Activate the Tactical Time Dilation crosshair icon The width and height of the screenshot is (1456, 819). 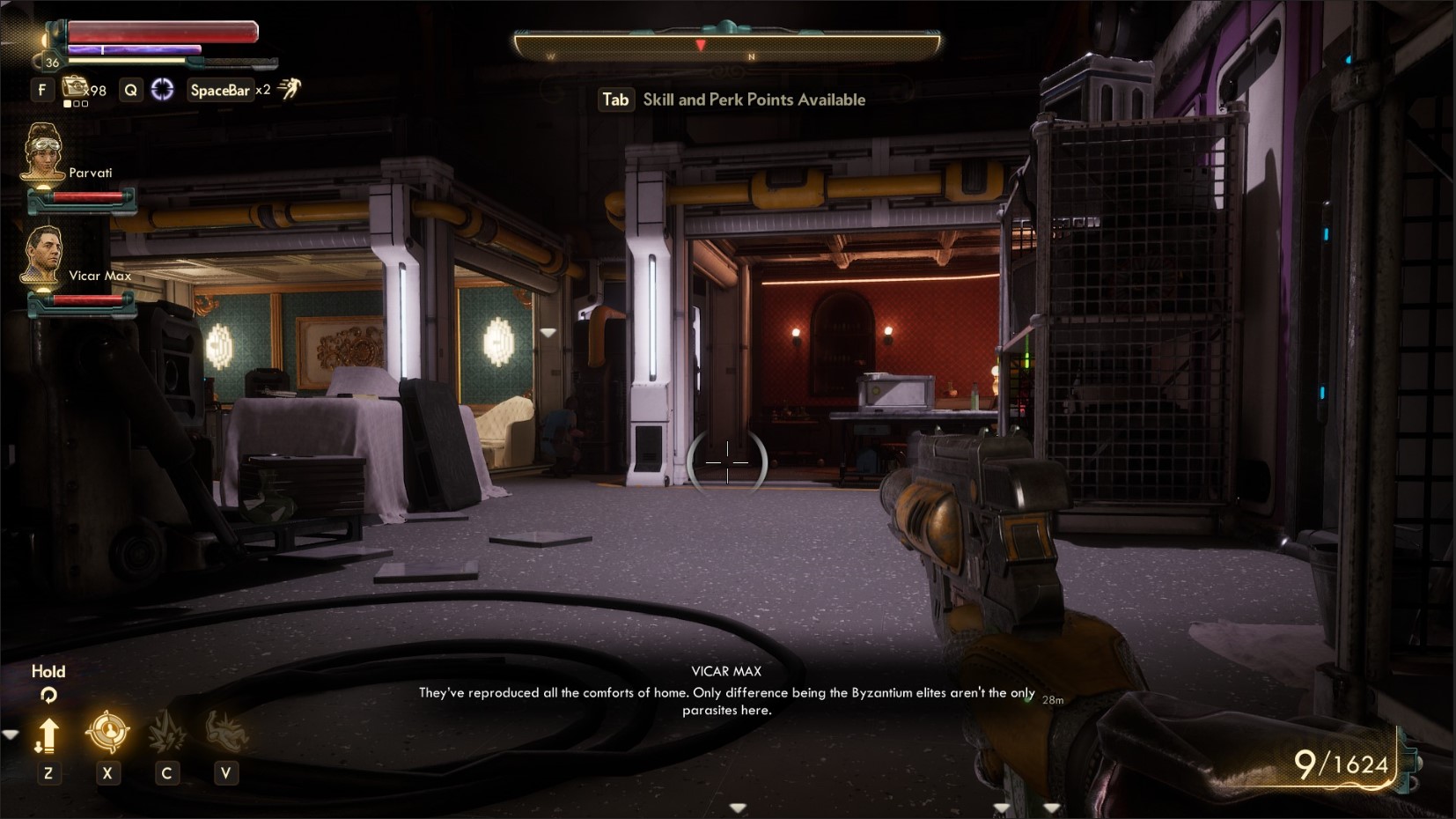[x=163, y=89]
